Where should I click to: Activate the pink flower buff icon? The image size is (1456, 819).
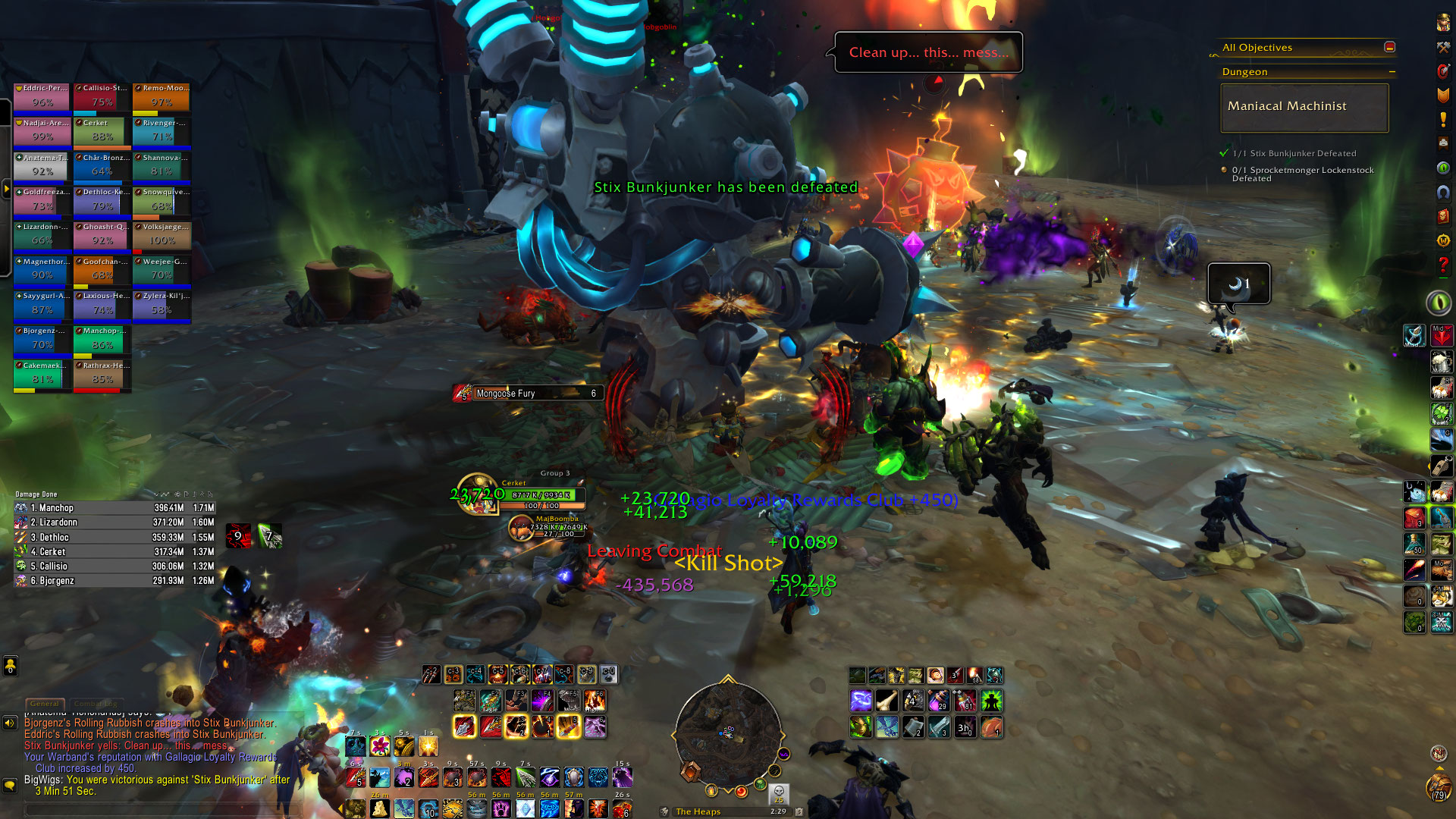pyautogui.click(x=379, y=746)
